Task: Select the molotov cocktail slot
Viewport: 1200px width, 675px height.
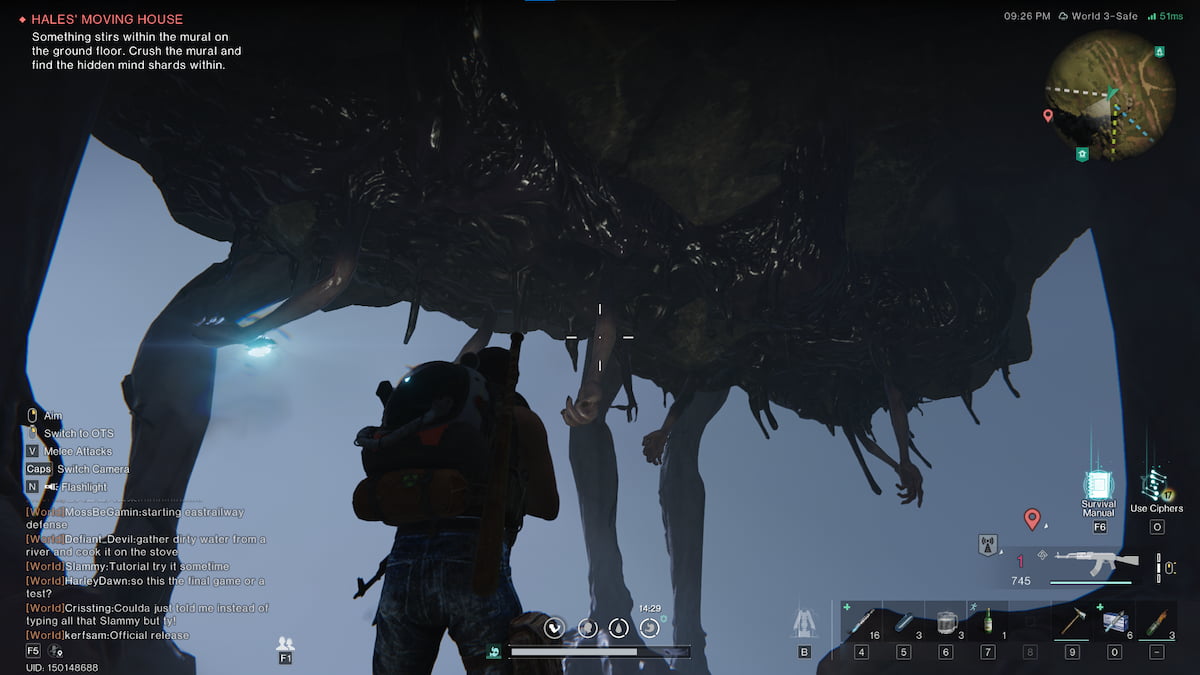Action: 1156,623
